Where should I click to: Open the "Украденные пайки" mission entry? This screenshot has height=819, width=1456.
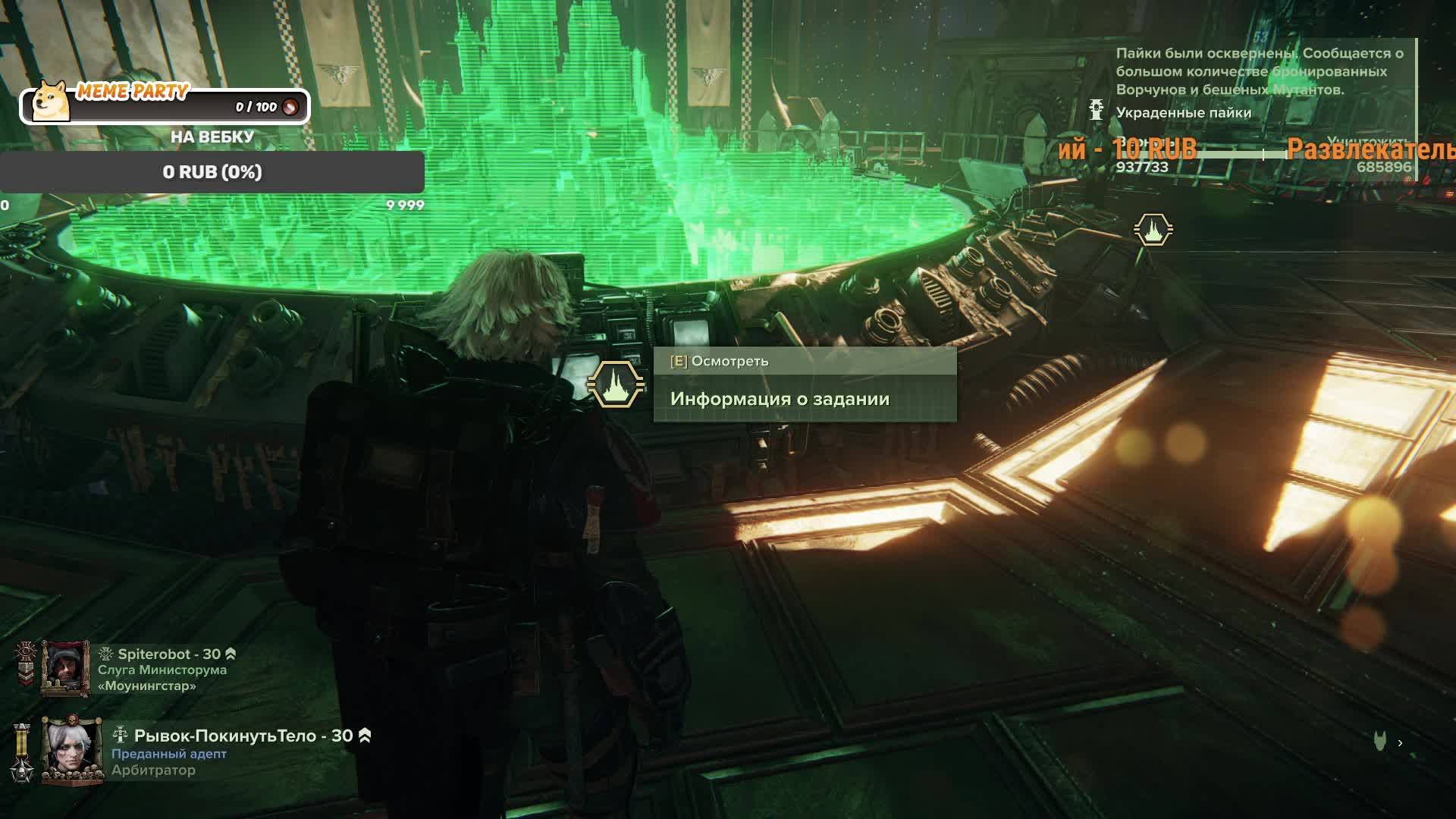pyautogui.click(x=1183, y=113)
